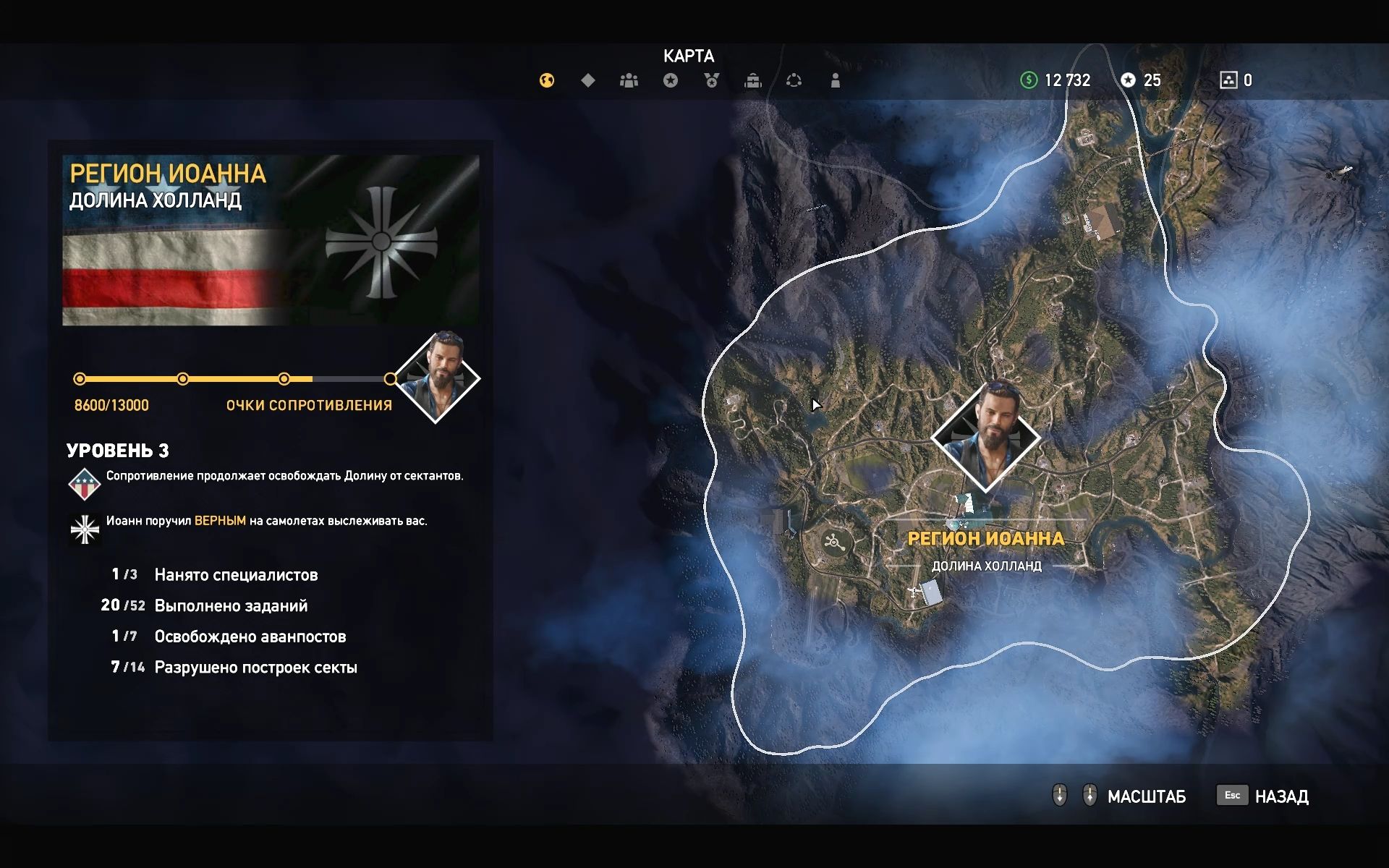The height and width of the screenshot is (868, 1389).
Task: Open the circled star perks tab
Action: pyautogui.click(x=671, y=80)
